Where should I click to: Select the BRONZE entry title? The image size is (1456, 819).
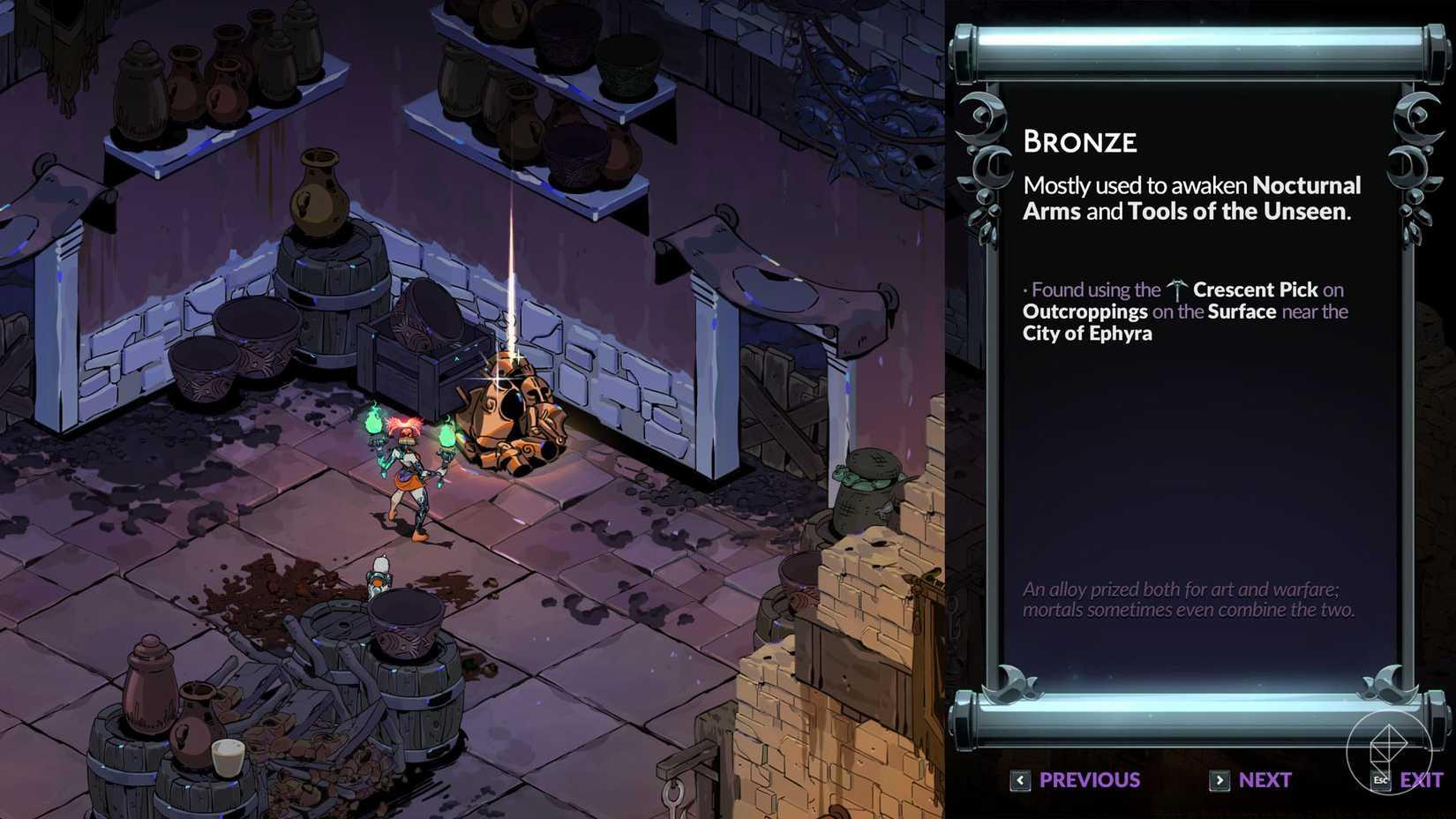pos(1079,141)
